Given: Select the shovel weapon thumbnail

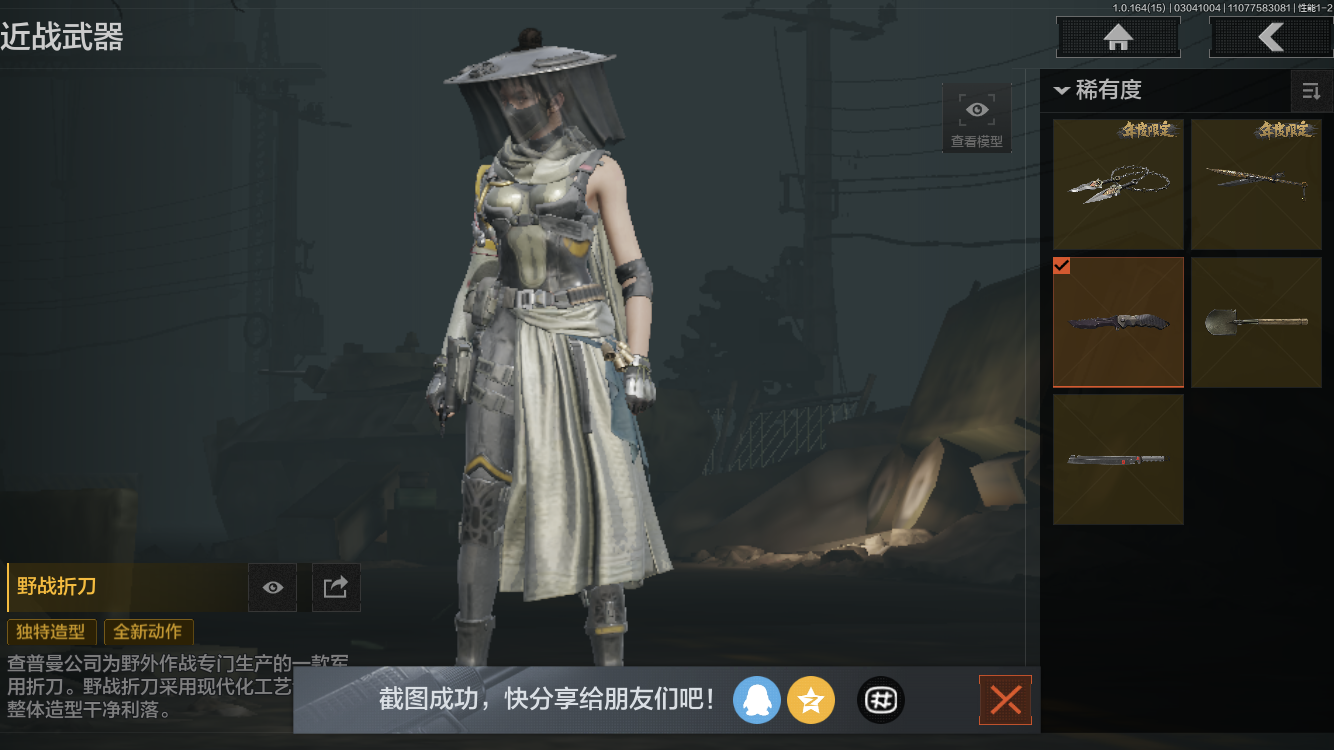Looking at the screenshot, I should (1256, 322).
